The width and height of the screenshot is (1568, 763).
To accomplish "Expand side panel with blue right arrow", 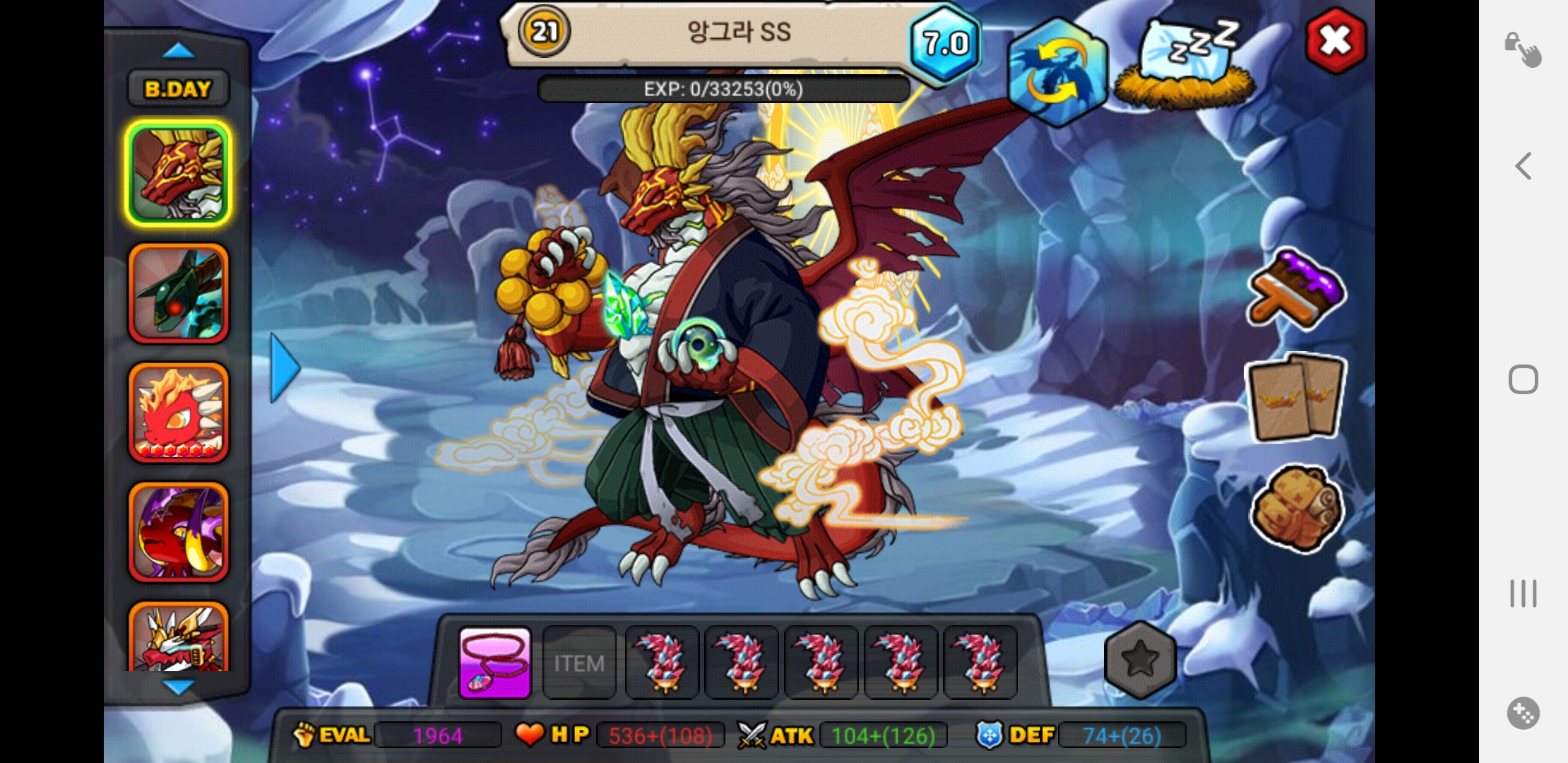I will pos(285,368).
